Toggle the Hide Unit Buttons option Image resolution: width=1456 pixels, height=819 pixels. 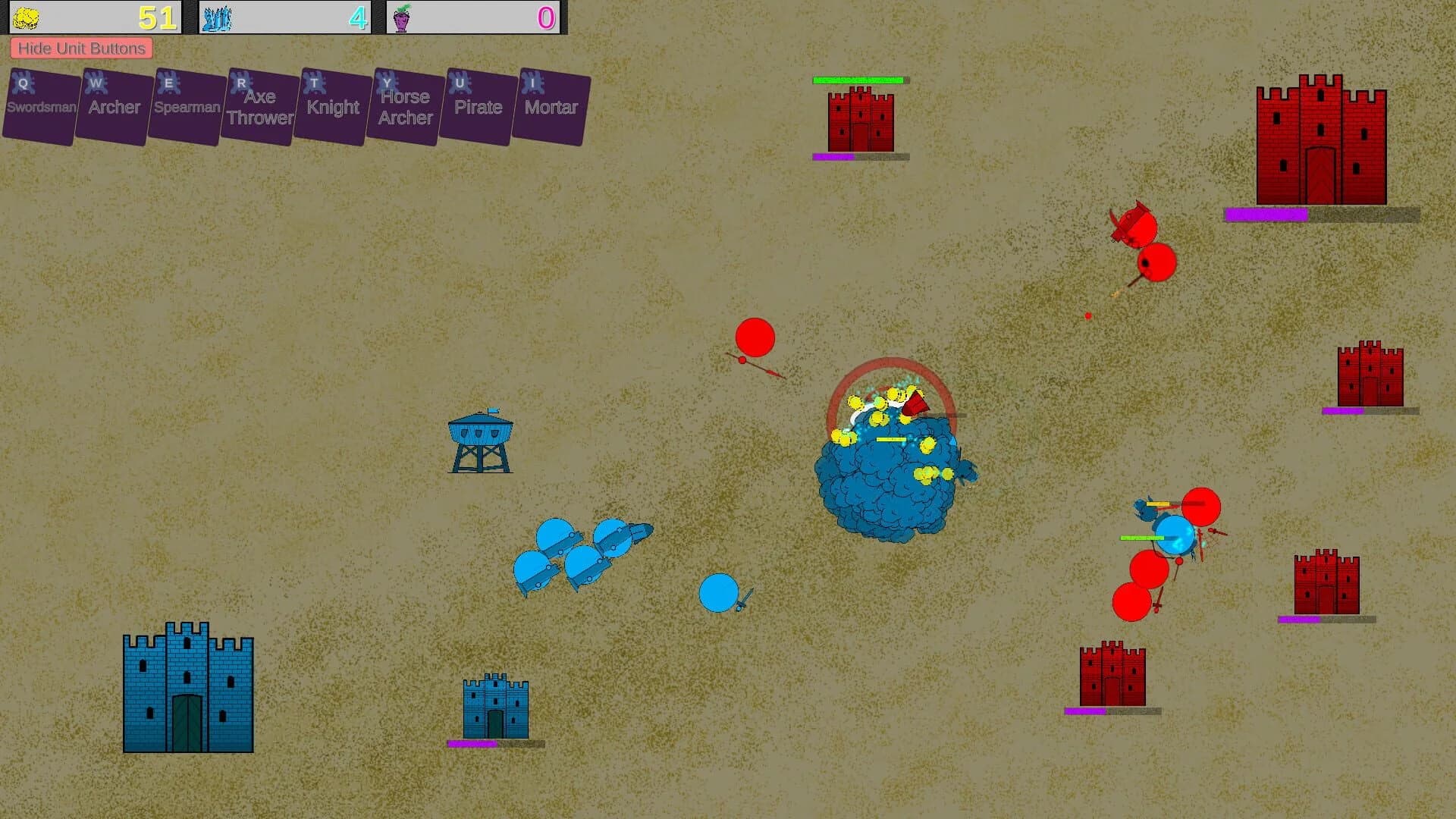tap(81, 49)
